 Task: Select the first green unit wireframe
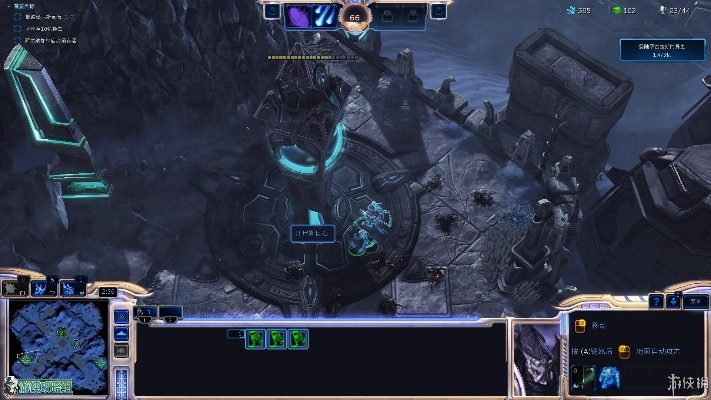[x=256, y=339]
